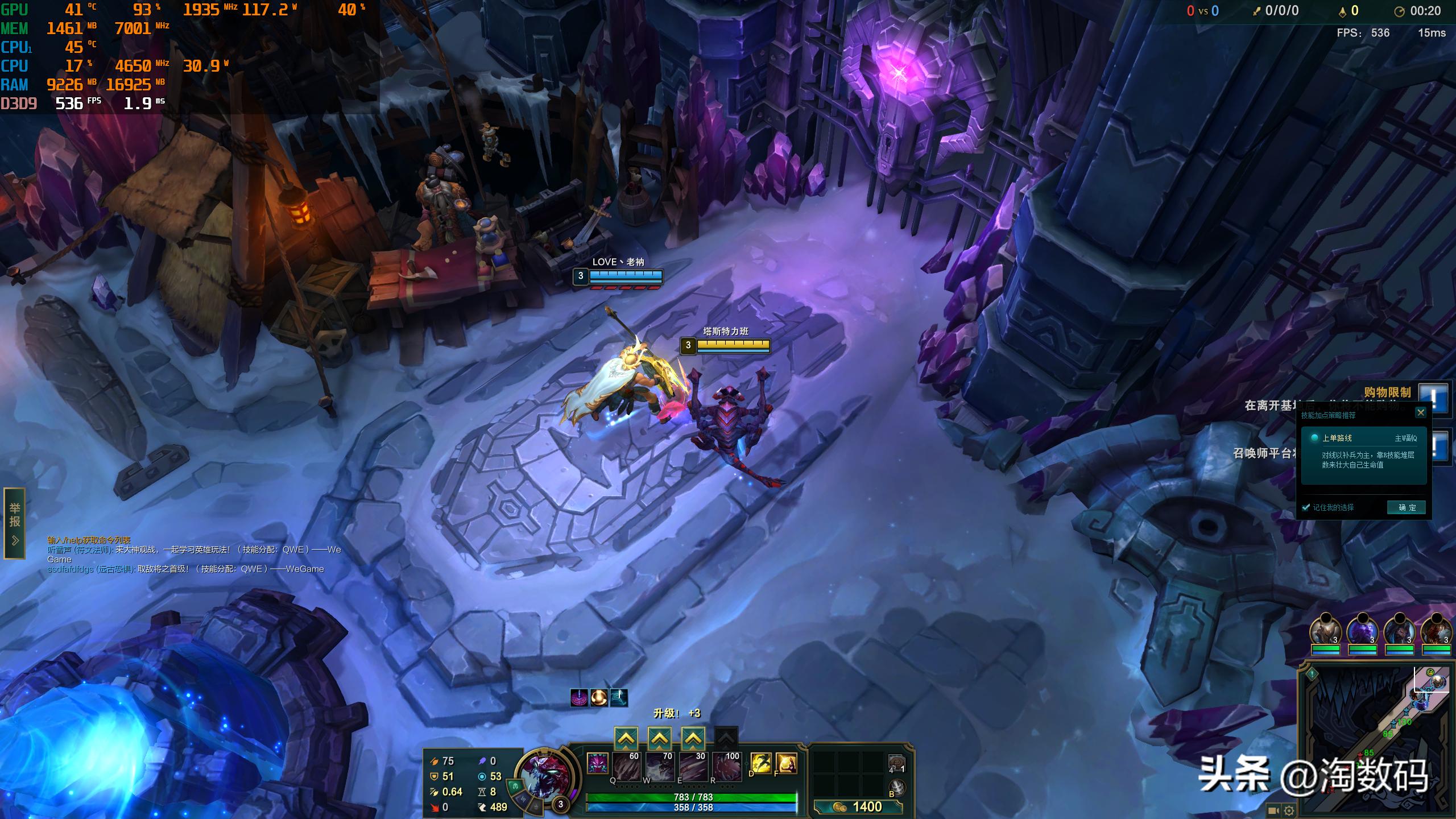Open minimap settings gear icon
Screen dimensions: 1456x819
1289,810
